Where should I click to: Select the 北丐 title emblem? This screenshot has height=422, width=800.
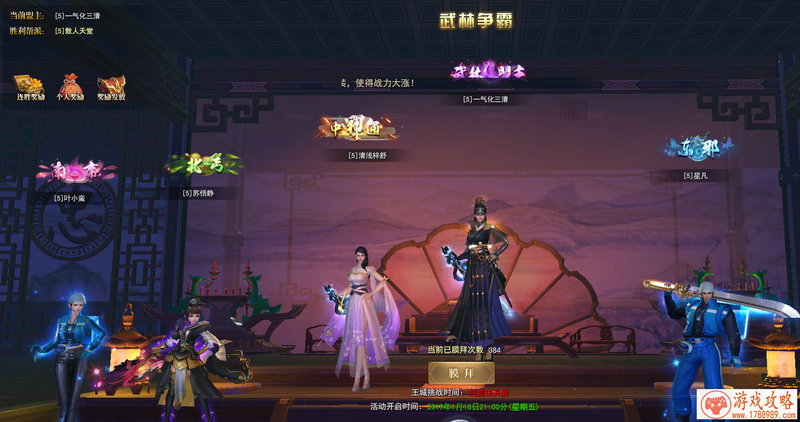tap(196, 163)
